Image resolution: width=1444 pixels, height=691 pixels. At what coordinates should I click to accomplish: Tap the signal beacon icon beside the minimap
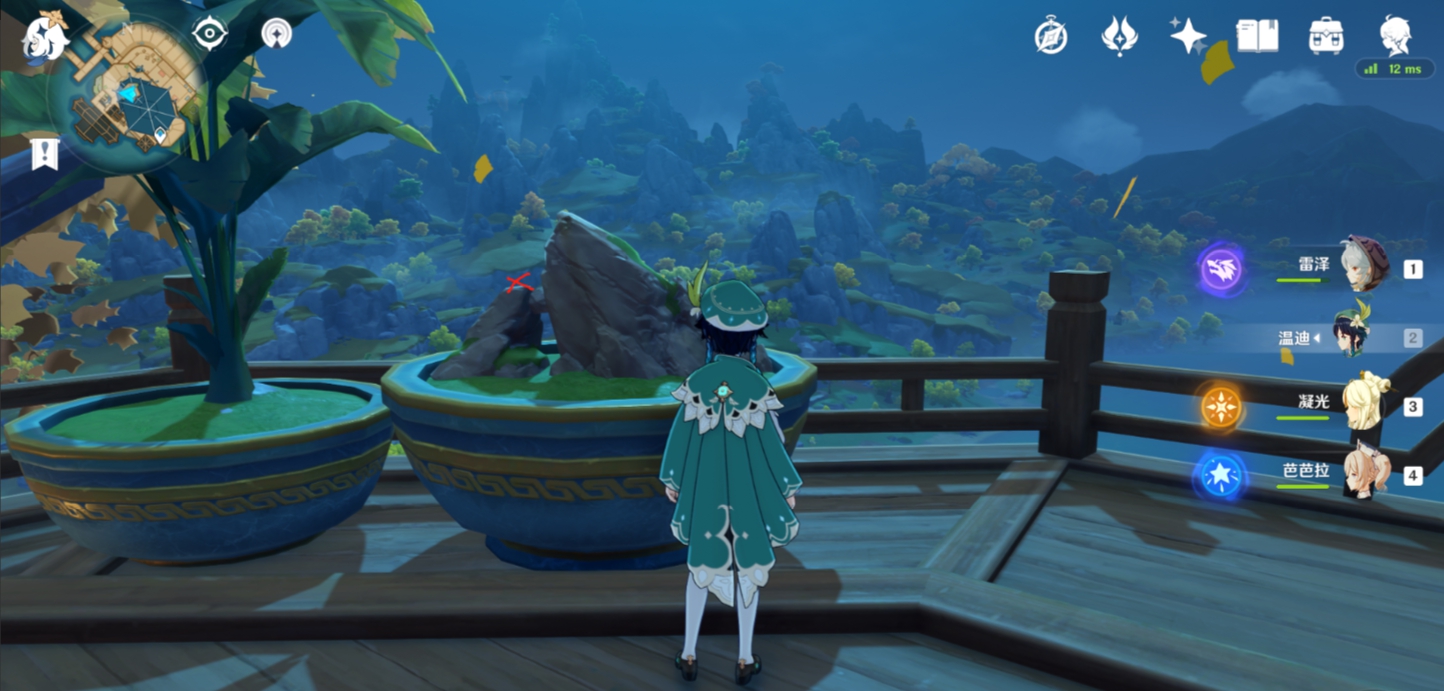click(277, 34)
